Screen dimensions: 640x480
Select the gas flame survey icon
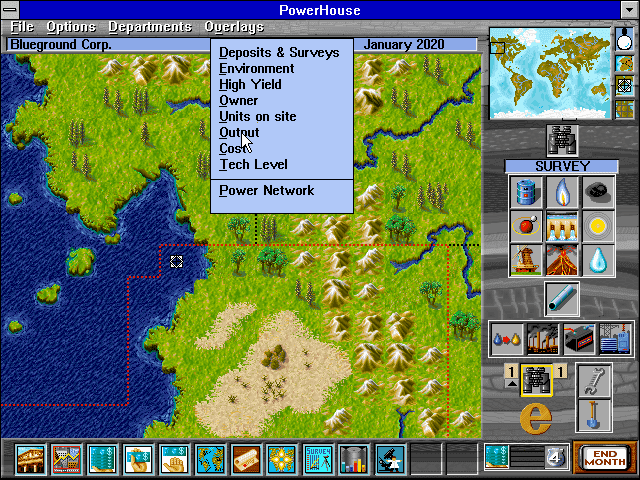click(562, 192)
